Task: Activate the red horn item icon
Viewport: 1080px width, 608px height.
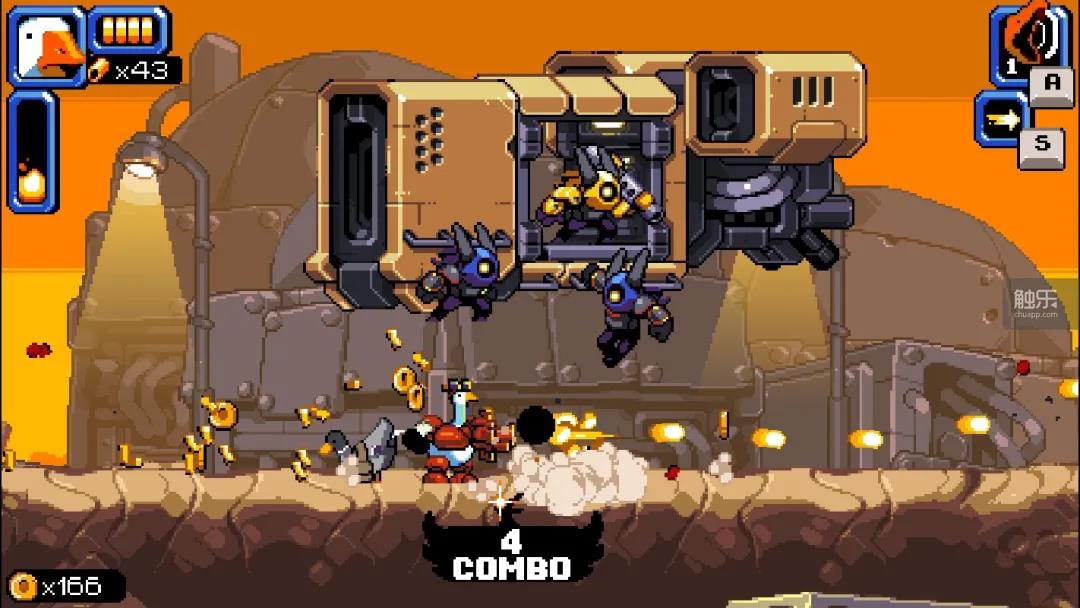Action: click(1022, 40)
